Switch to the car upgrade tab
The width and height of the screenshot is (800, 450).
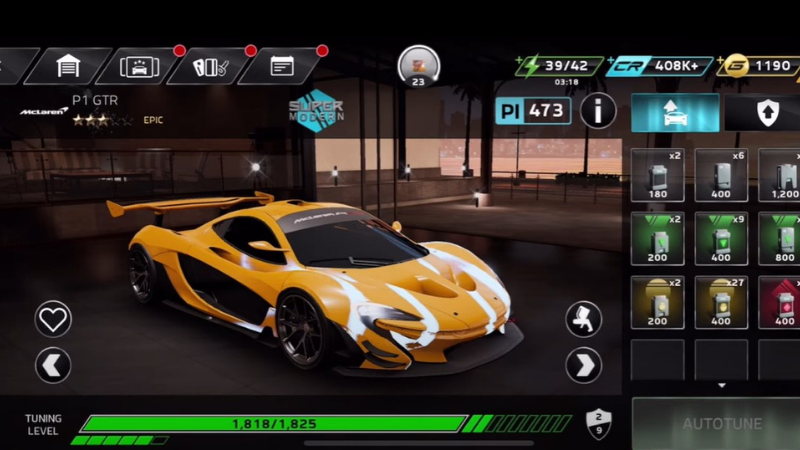[675, 113]
